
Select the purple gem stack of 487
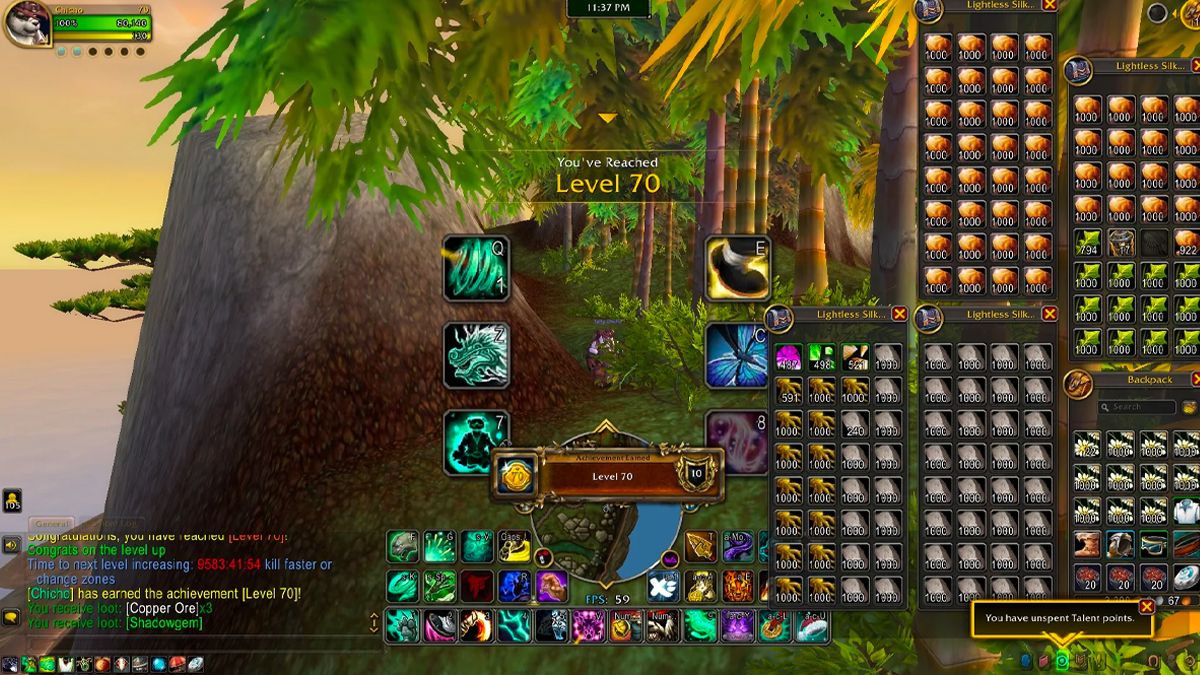789,357
